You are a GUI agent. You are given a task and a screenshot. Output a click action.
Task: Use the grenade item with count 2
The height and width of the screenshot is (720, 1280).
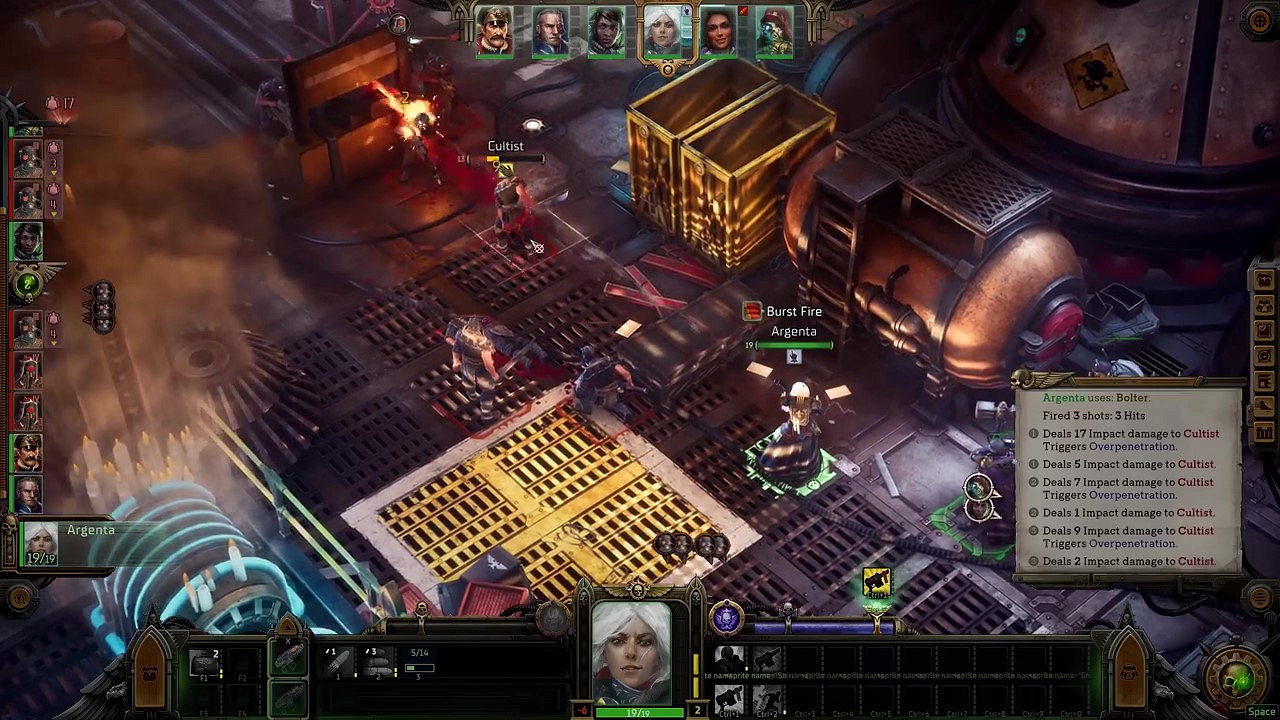pyautogui.click(x=204, y=661)
